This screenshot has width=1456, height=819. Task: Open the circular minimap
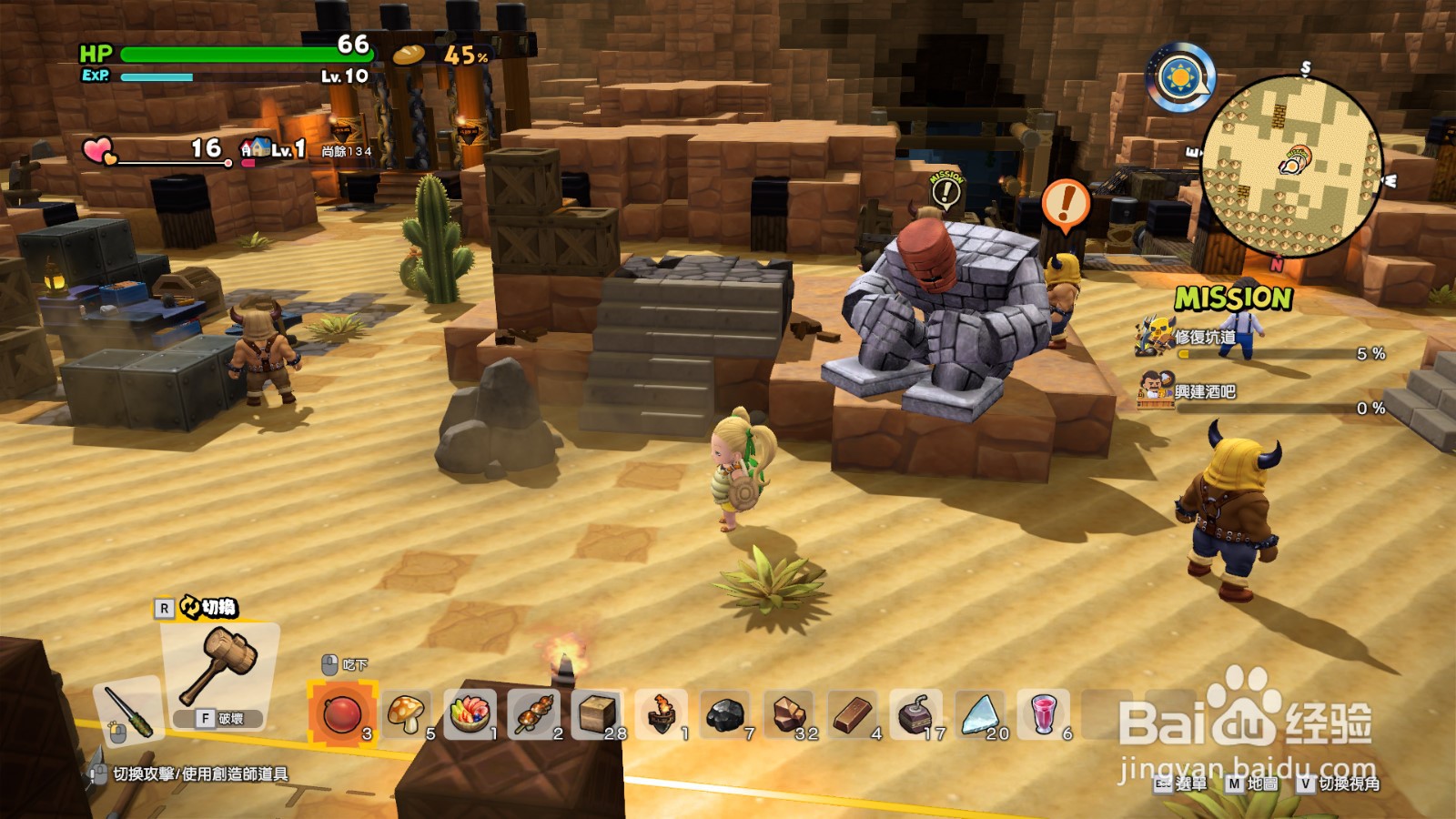(x=1291, y=166)
